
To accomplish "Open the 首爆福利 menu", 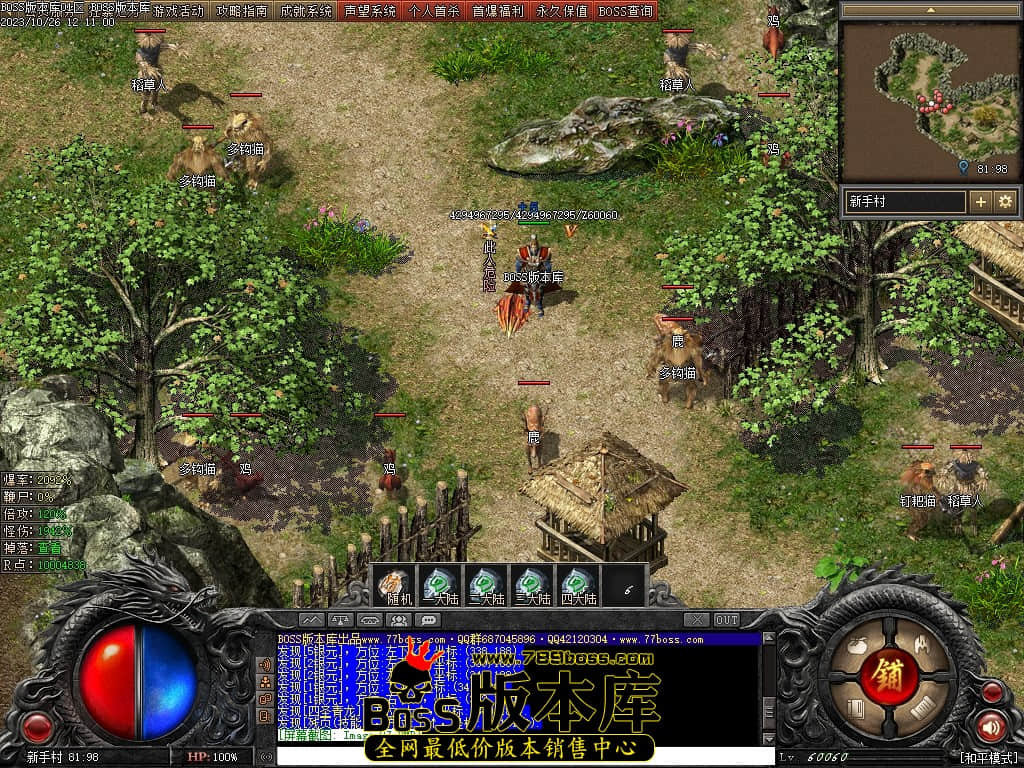I will [498, 11].
